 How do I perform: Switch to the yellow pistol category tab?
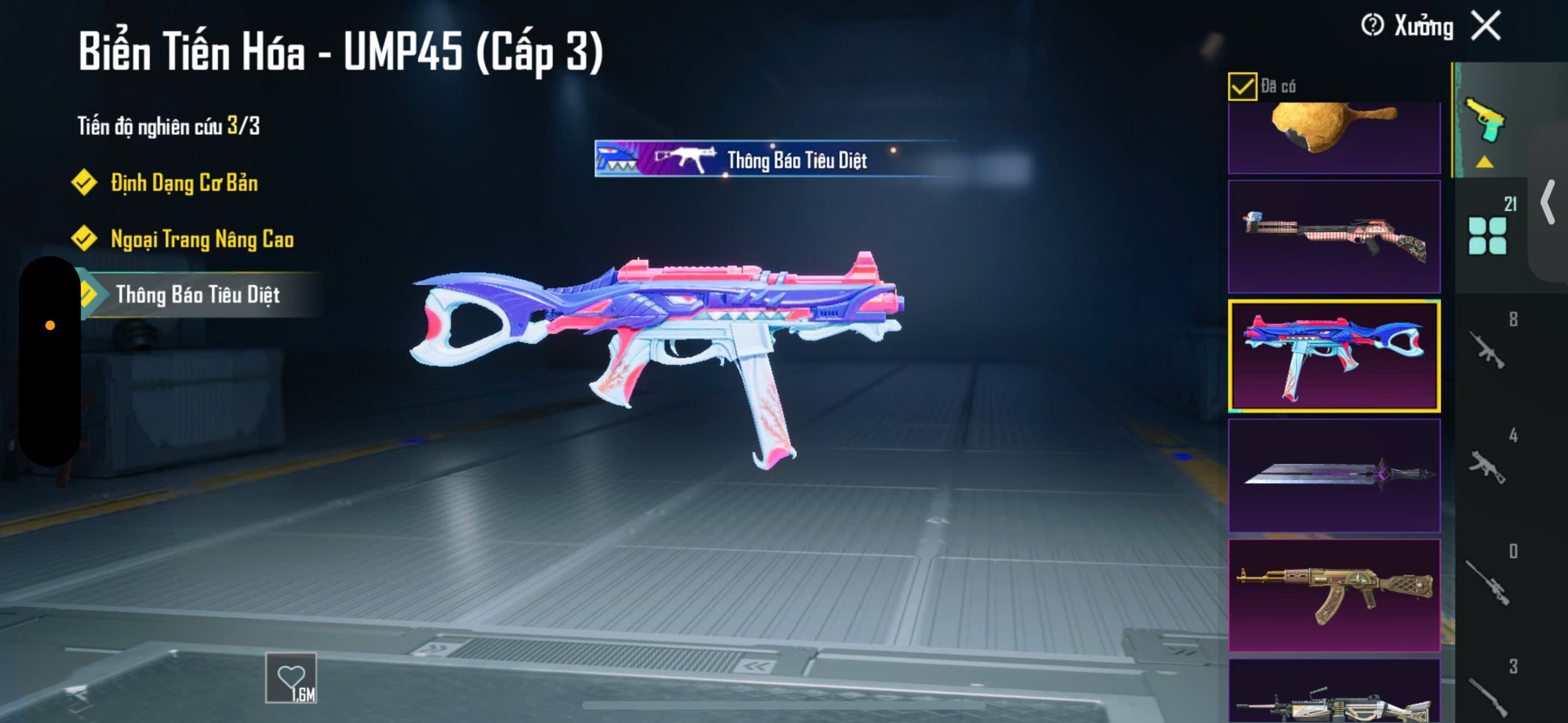tap(1485, 122)
